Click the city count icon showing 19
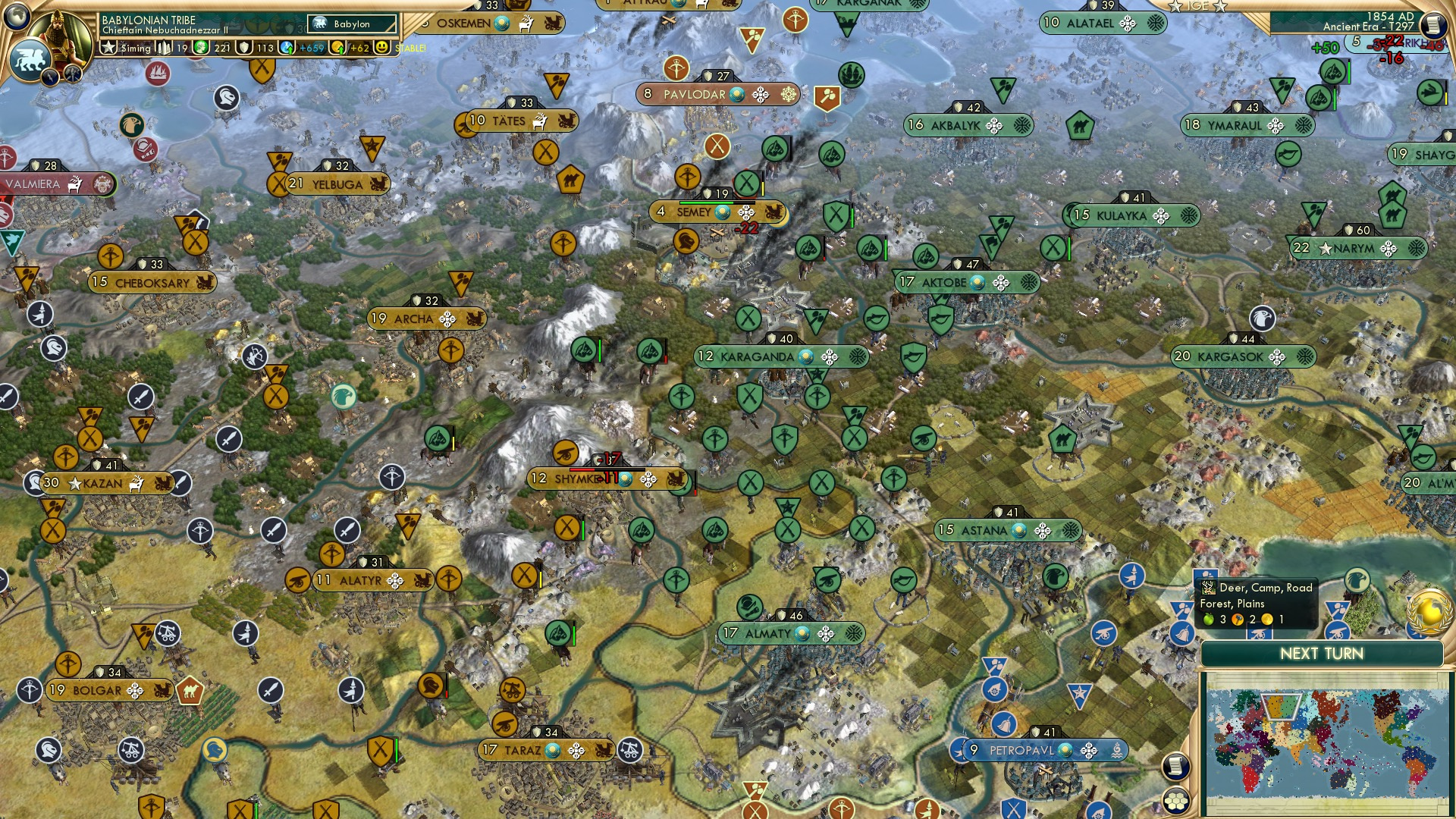The width and height of the screenshot is (1456, 819). tap(163, 47)
